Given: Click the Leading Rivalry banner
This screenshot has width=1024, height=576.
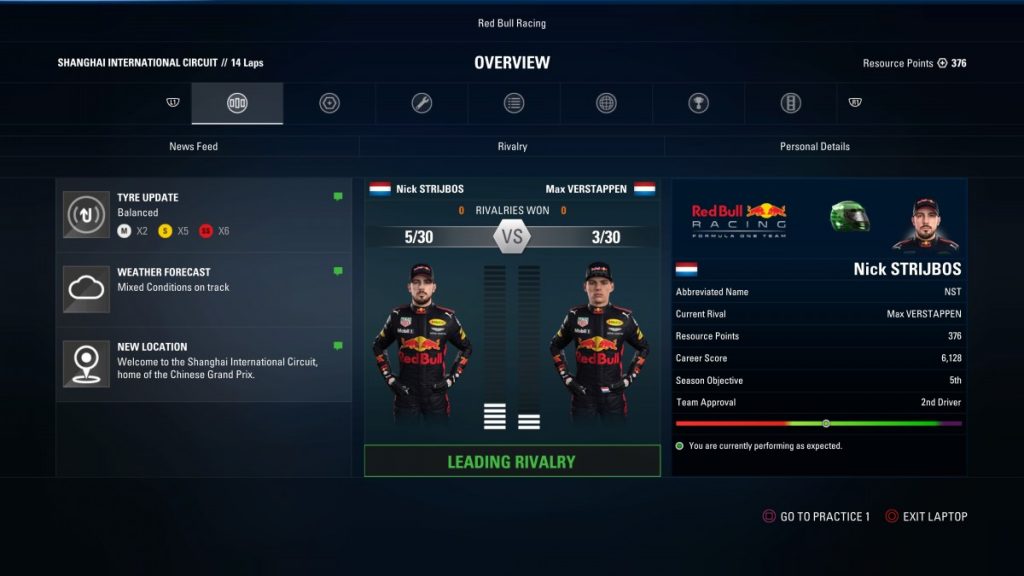Looking at the screenshot, I should point(512,461).
